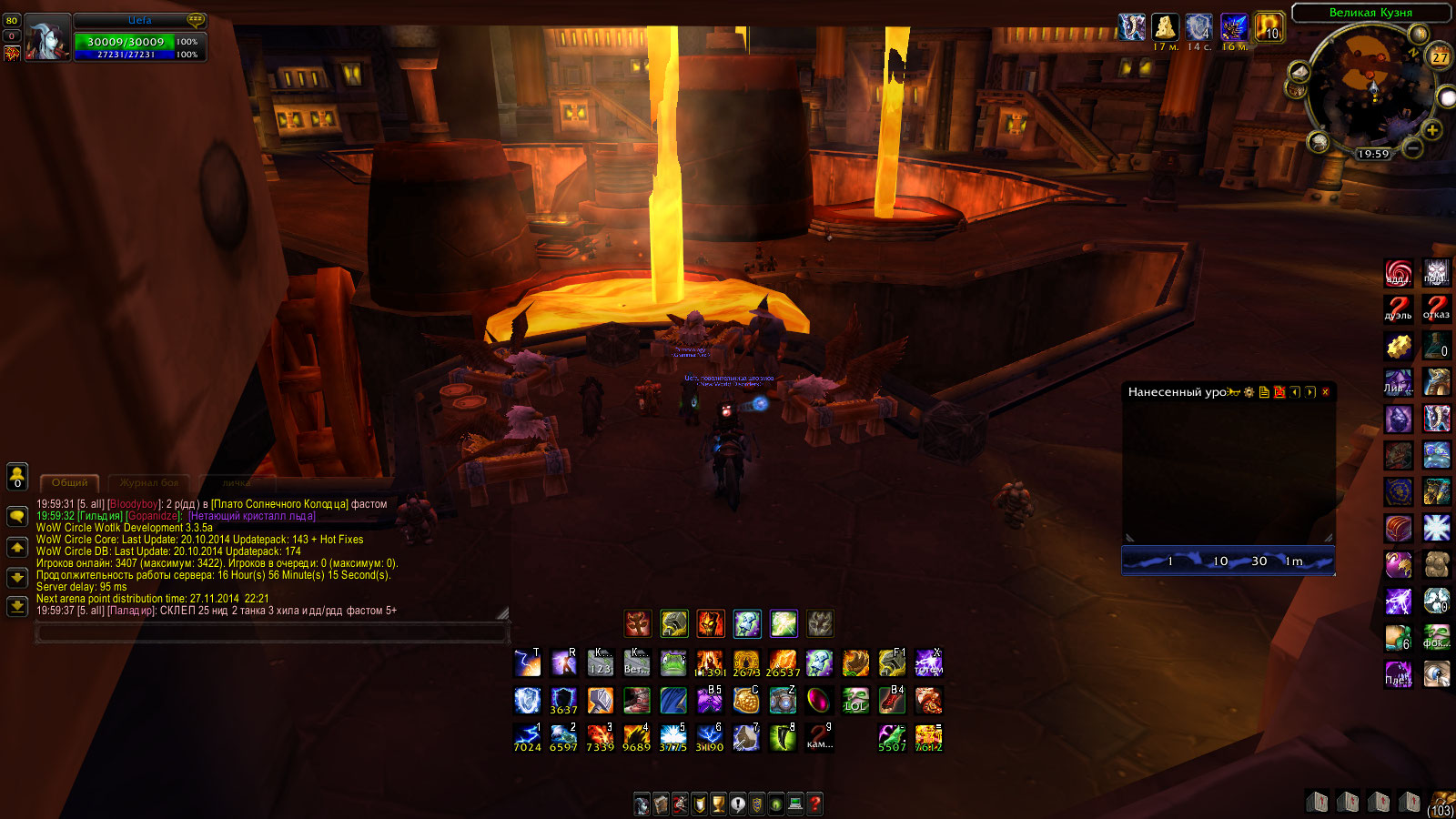Zoom out the minimap with minus button
This screenshot has height=819, width=1456.
click(1412, 146)
